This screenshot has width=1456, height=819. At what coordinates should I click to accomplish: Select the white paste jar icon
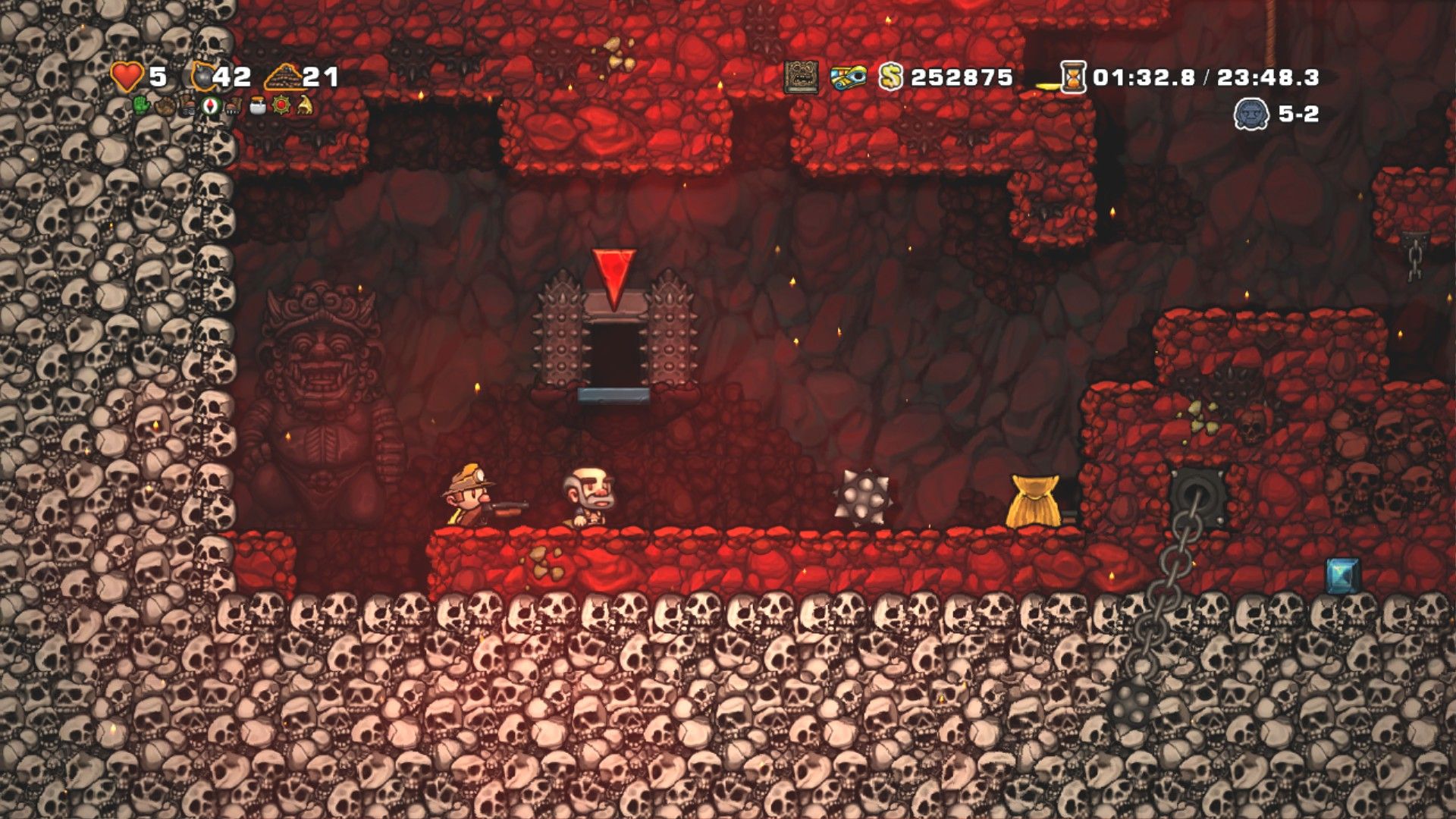coord(258,105)
